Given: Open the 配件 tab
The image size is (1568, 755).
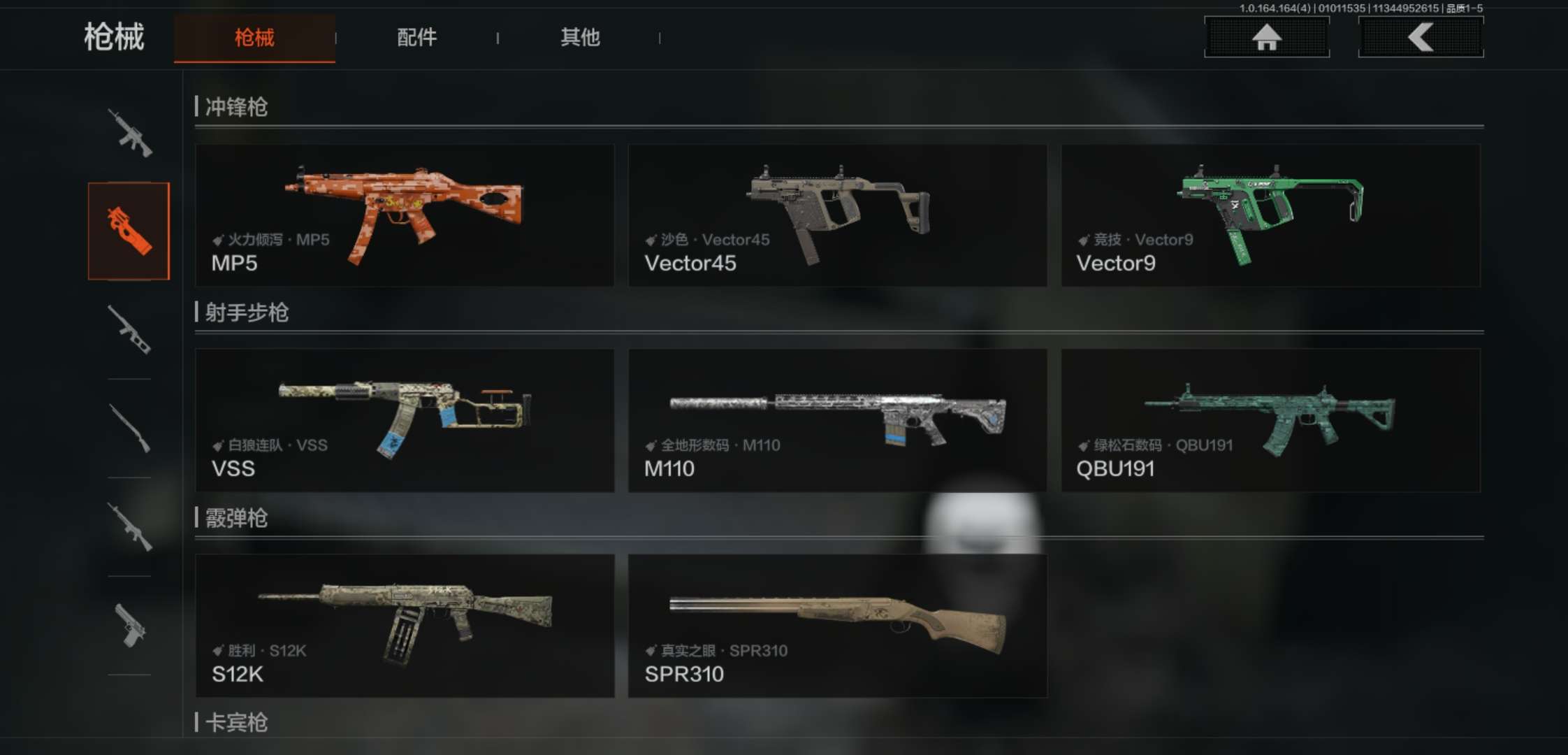Looking at the screenshot, I should 417,38.
